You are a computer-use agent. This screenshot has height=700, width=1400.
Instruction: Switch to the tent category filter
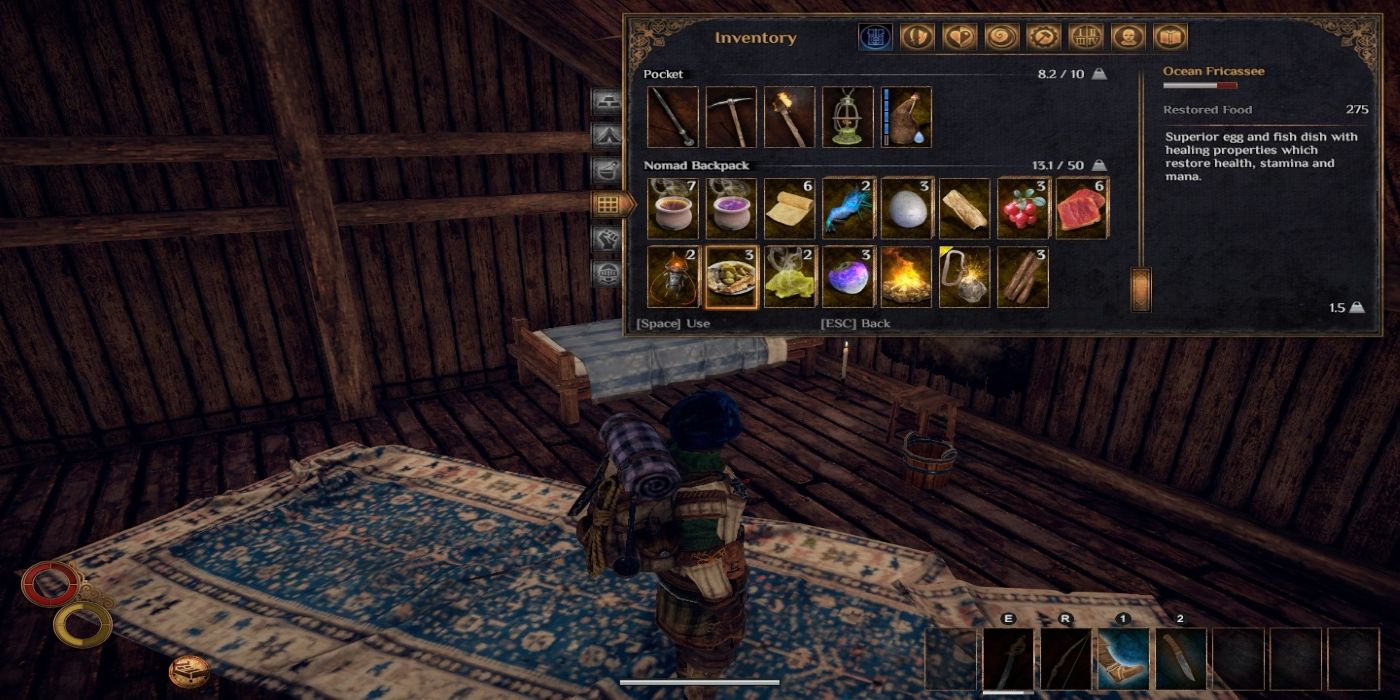tap(606, 134)
